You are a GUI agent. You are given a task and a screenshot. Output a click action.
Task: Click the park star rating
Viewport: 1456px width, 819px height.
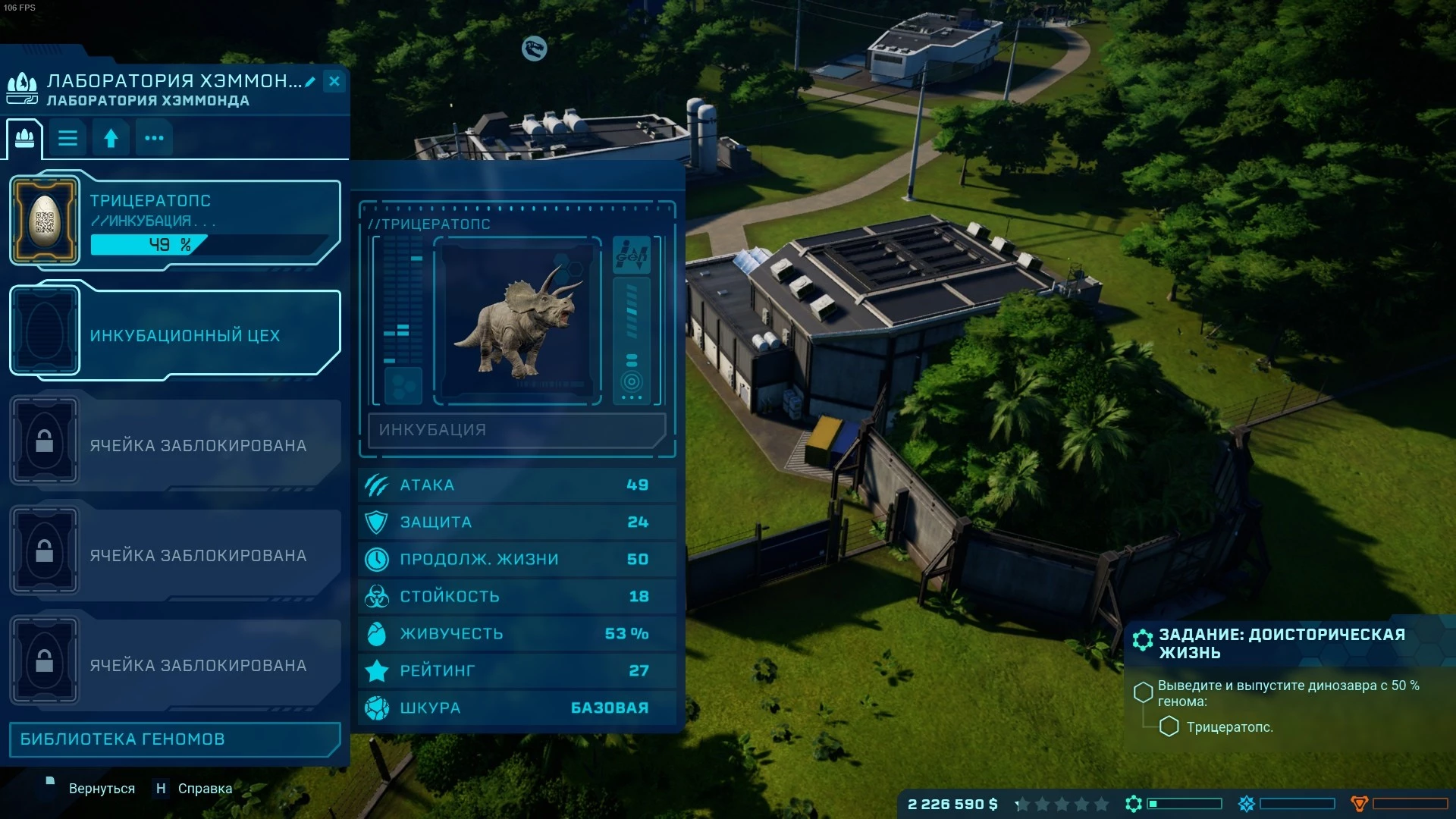pos(1062,804)
